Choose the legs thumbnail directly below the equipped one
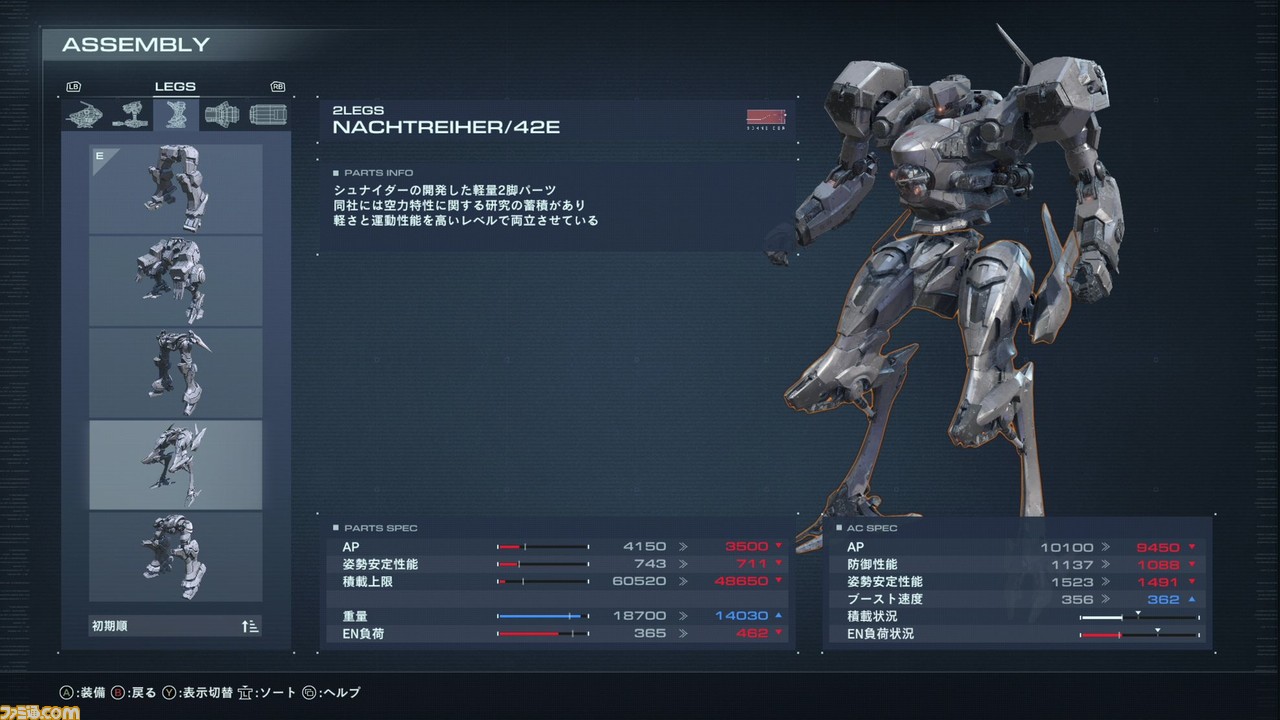The image size is (1280, 720). [x=176, y=281]
